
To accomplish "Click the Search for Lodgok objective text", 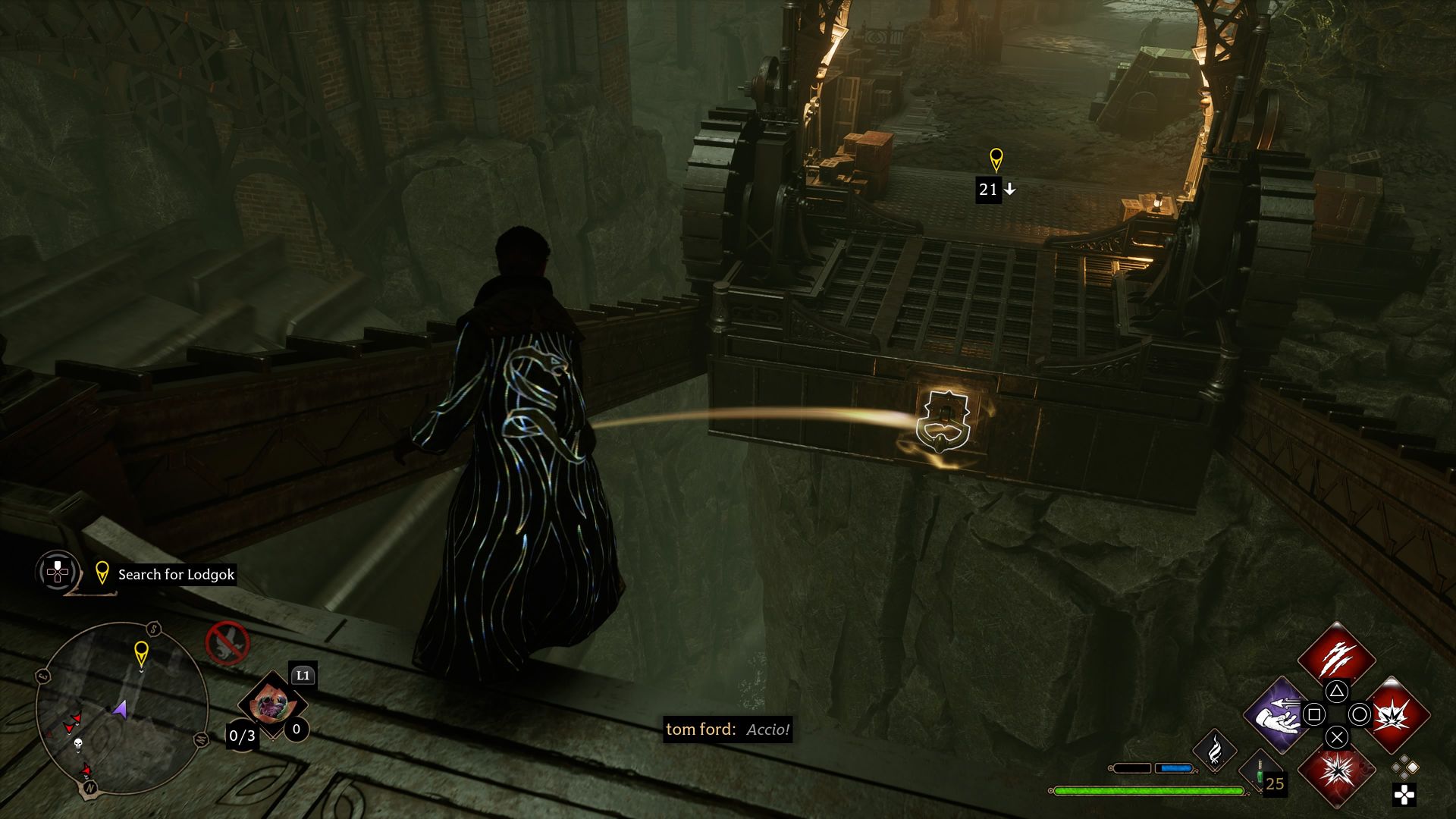I will pyautogui.click(x=174, y=573).
